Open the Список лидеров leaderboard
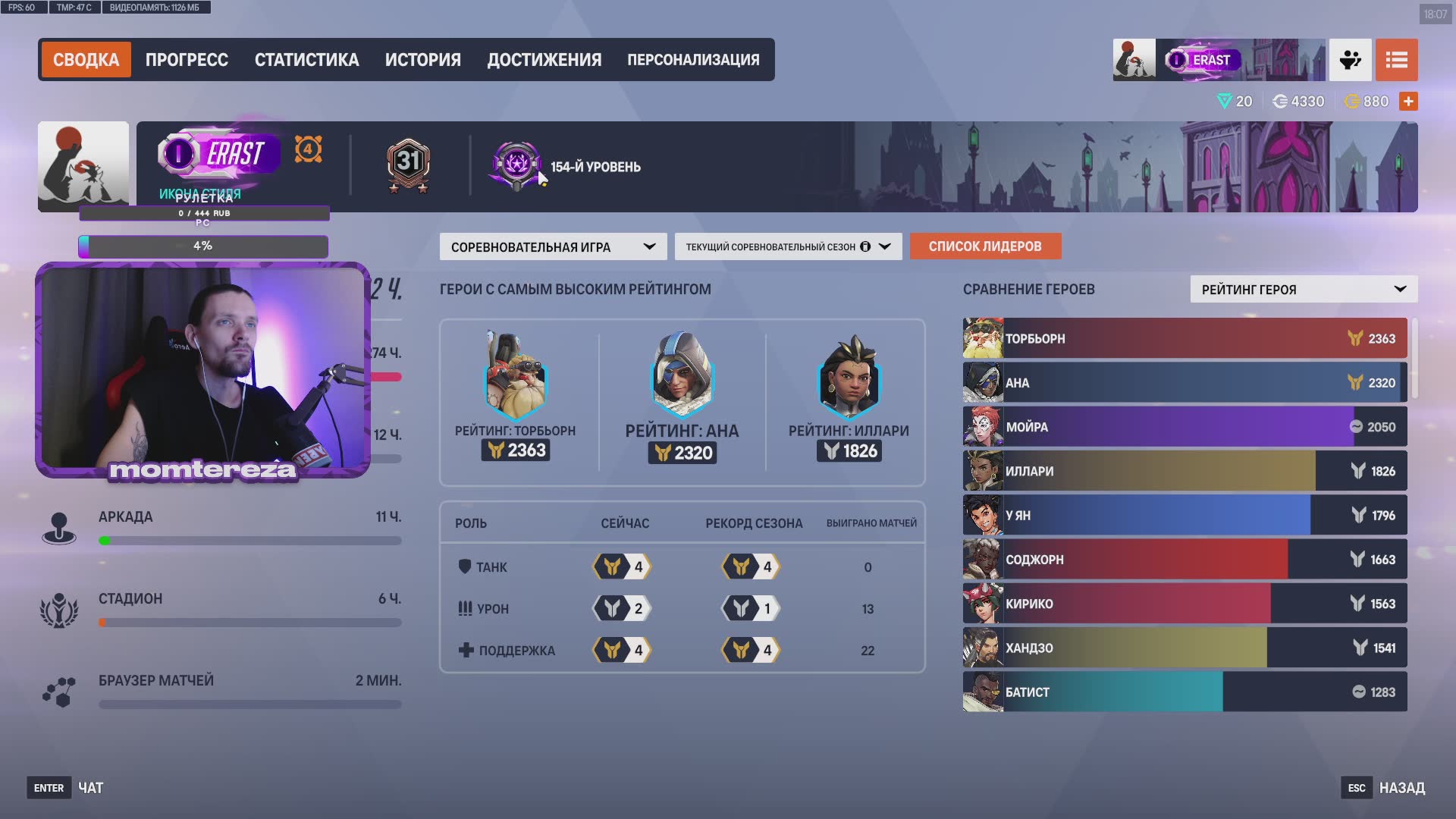Viewport: 1456px width, 819px height. tap(985, 246)
